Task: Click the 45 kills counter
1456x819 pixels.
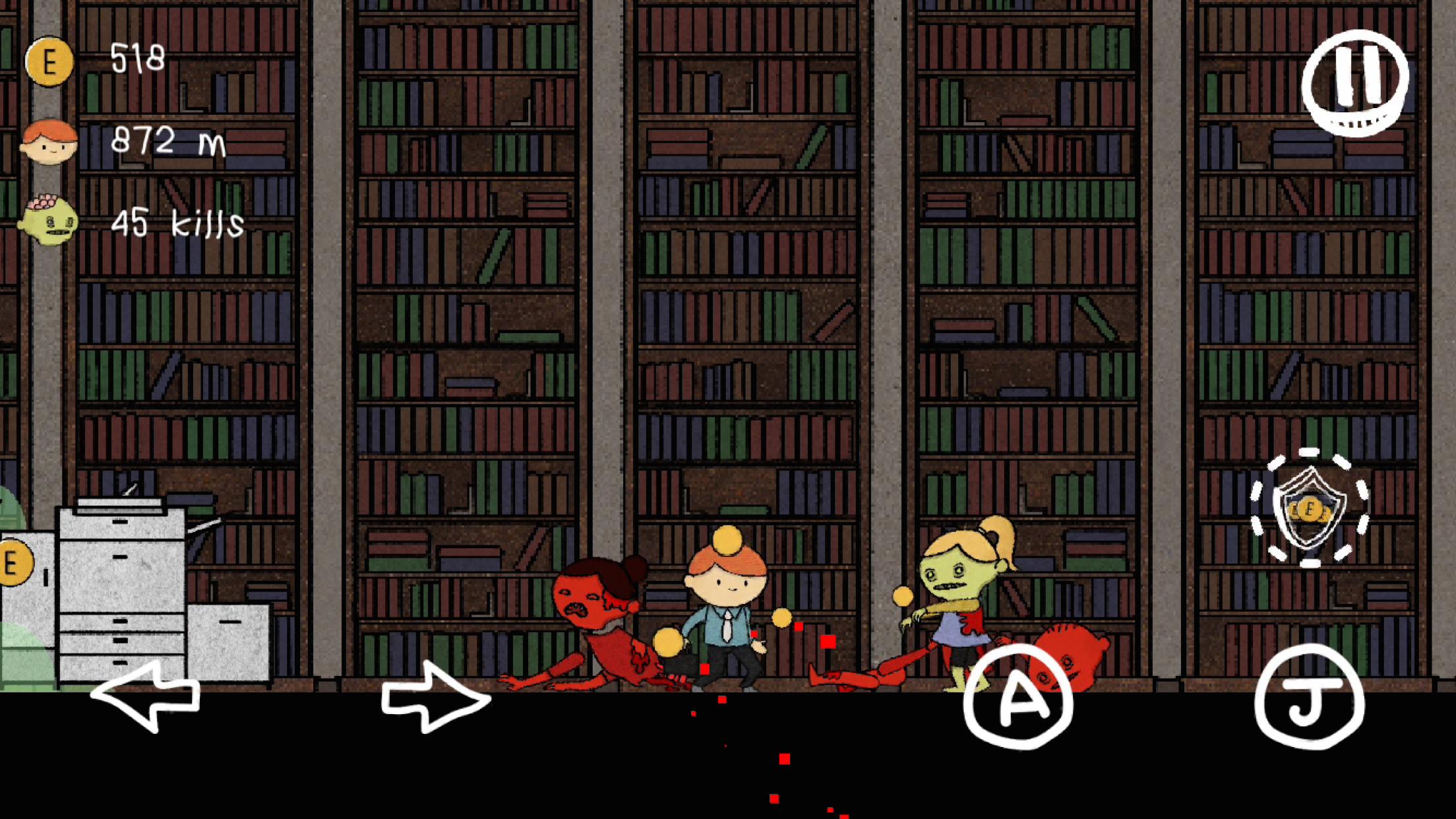Action: [x=177, y=224]
